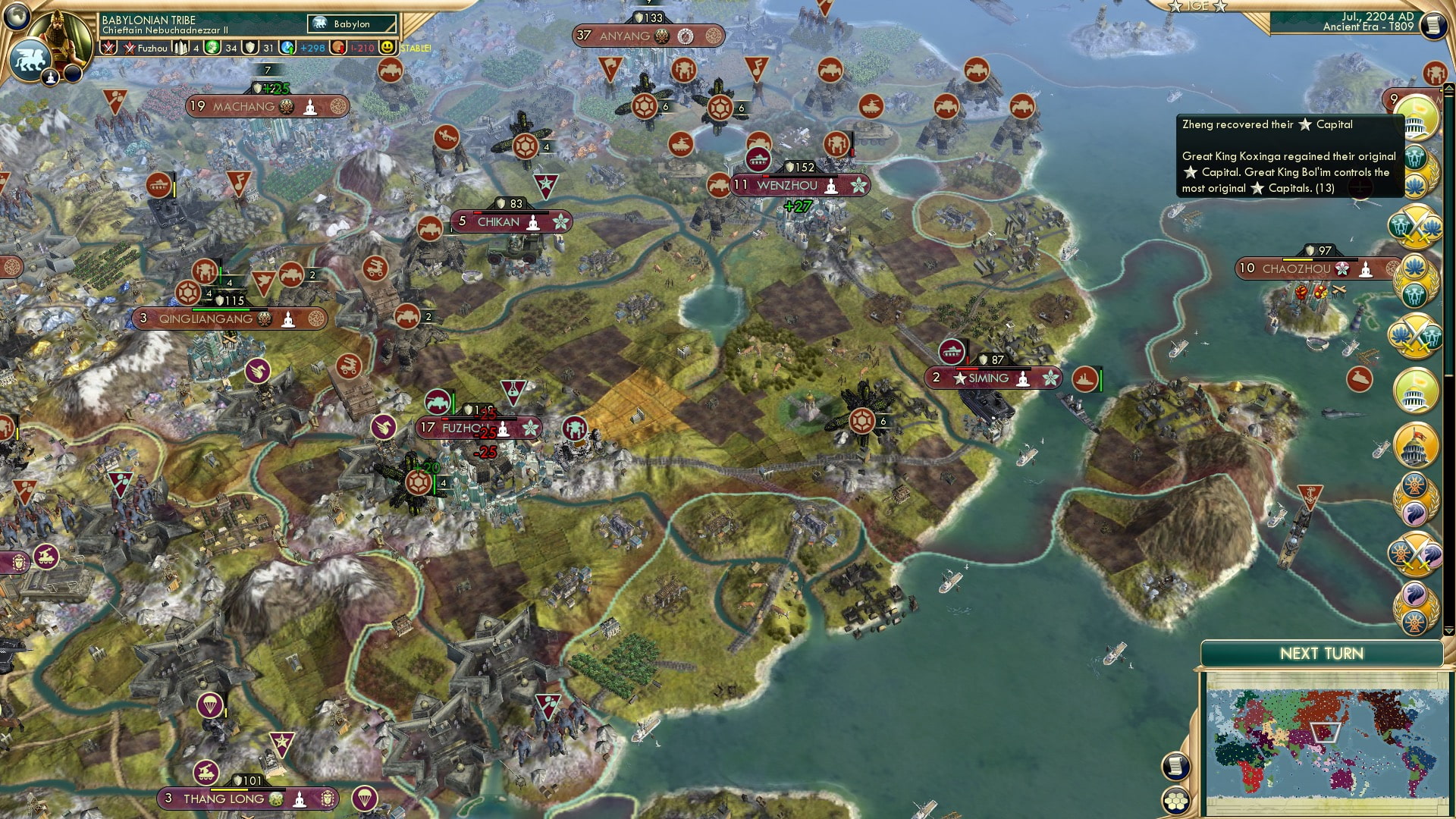Click the down chevron below the notification list
The width and height of the screenshot is (1456, 819).
point(1448,629)
